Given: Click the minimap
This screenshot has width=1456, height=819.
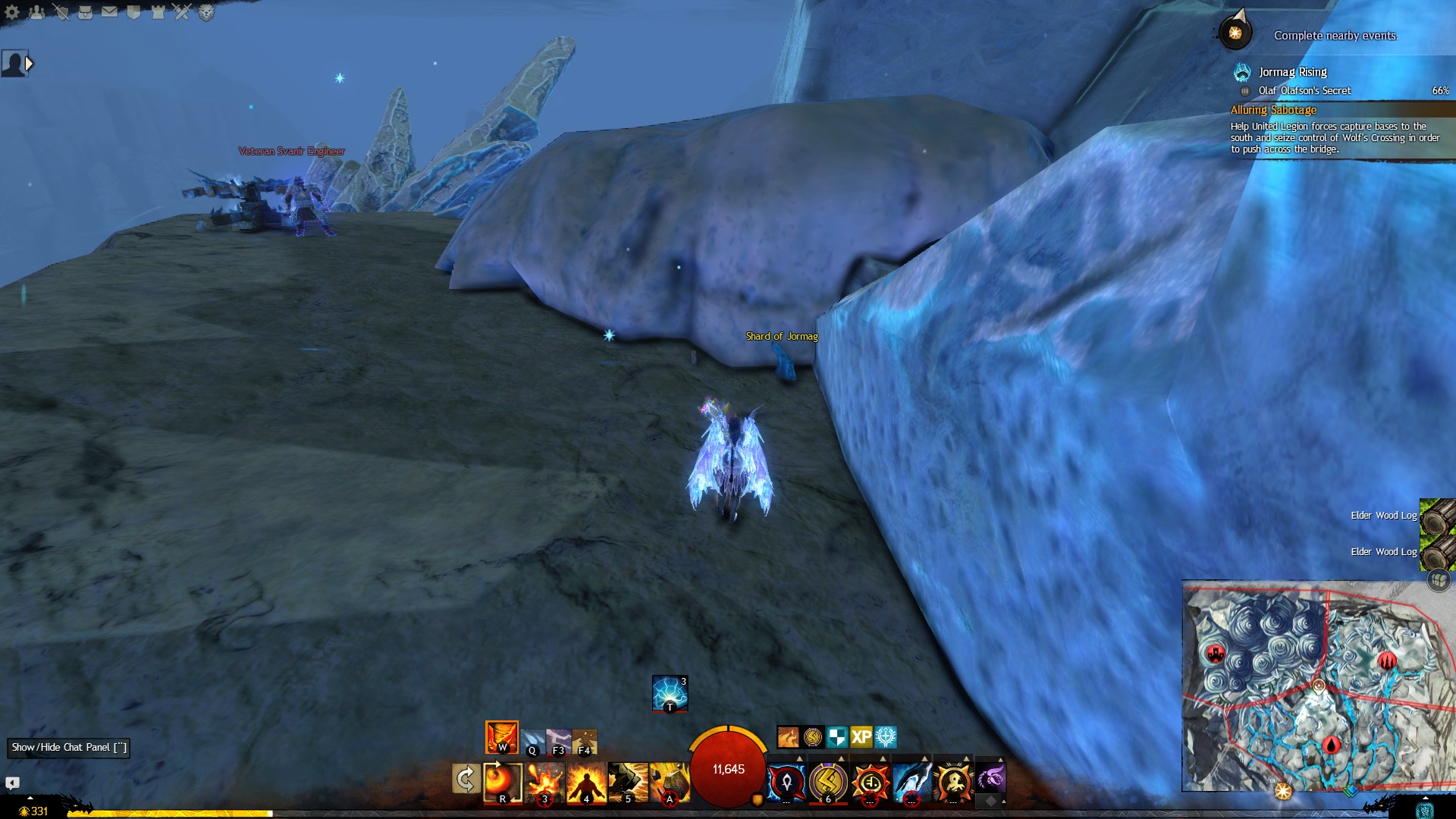Looking at the screenshot, I should 1318,686.
